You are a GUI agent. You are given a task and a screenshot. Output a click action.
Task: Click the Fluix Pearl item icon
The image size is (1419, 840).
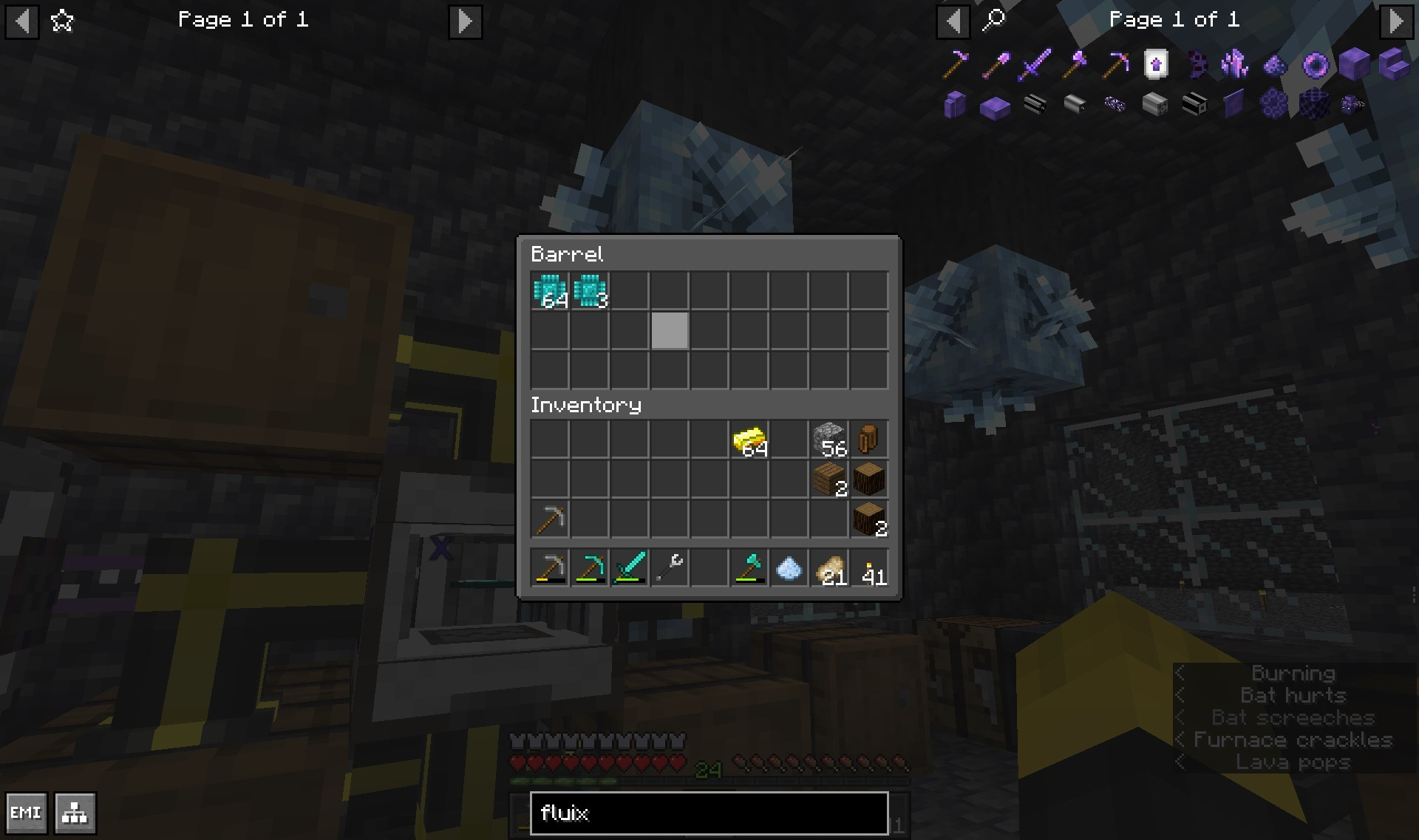pos(1316,65)
